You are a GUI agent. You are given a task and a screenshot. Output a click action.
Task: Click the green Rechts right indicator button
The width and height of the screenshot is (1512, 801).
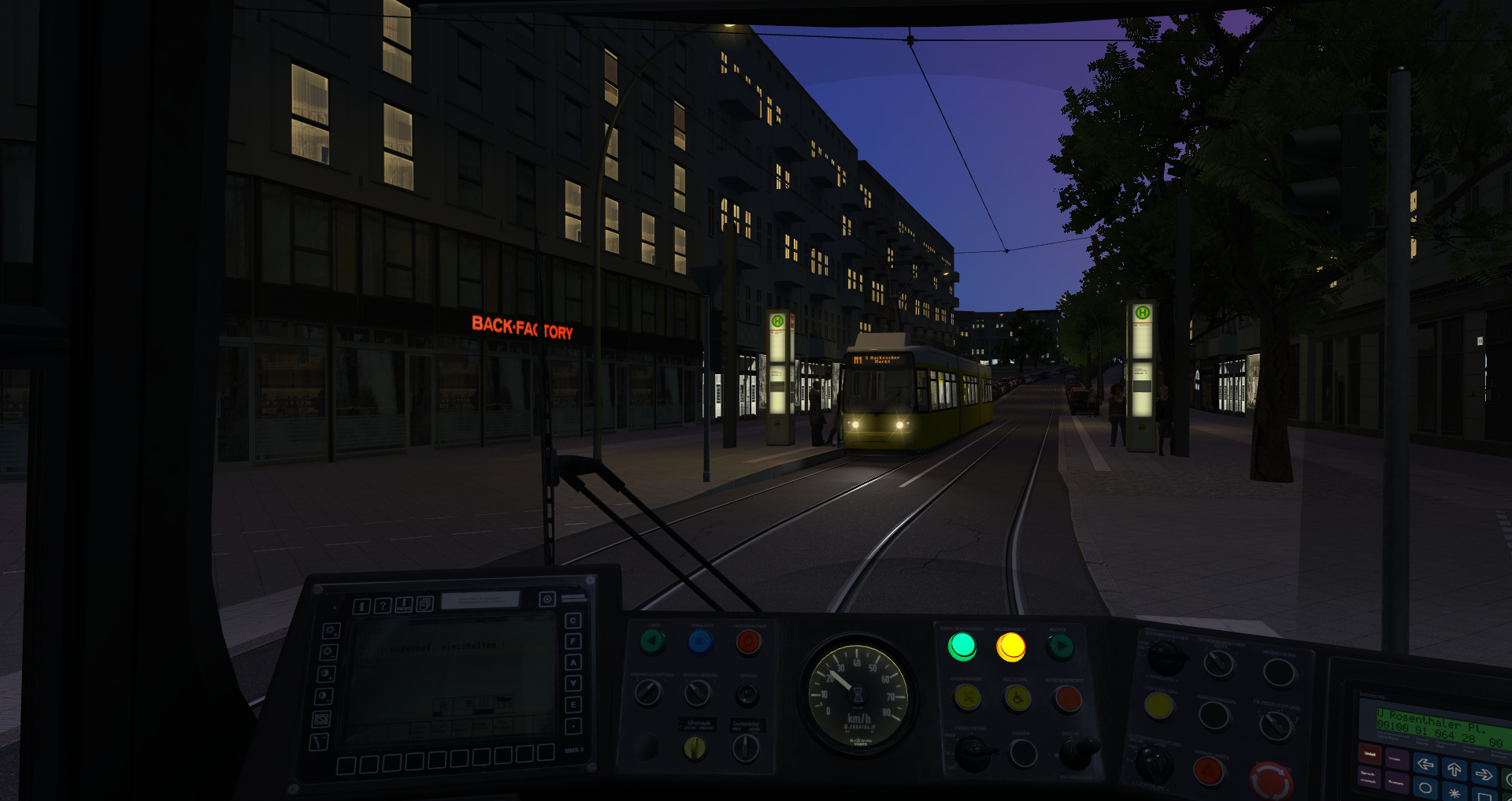(1061, 647)
